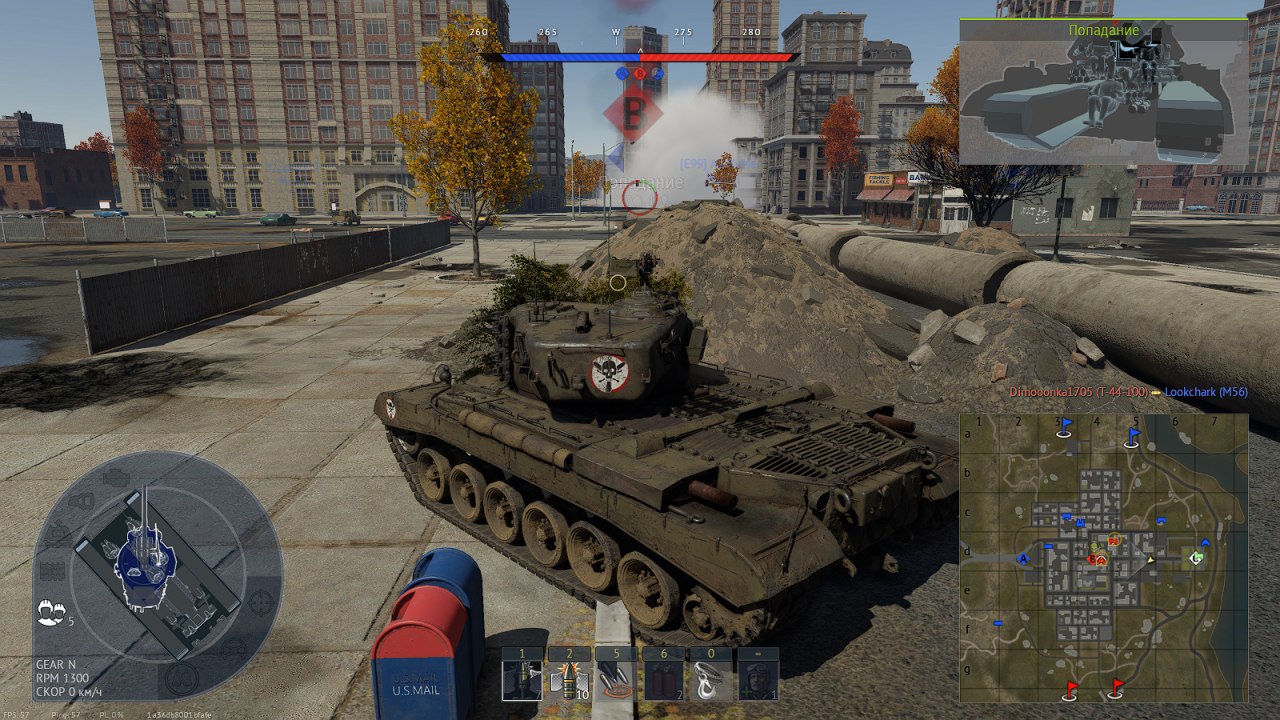Call the artillery strike in slot 5
Viewport: 1280px width, 720px height.
click(615, 679)
